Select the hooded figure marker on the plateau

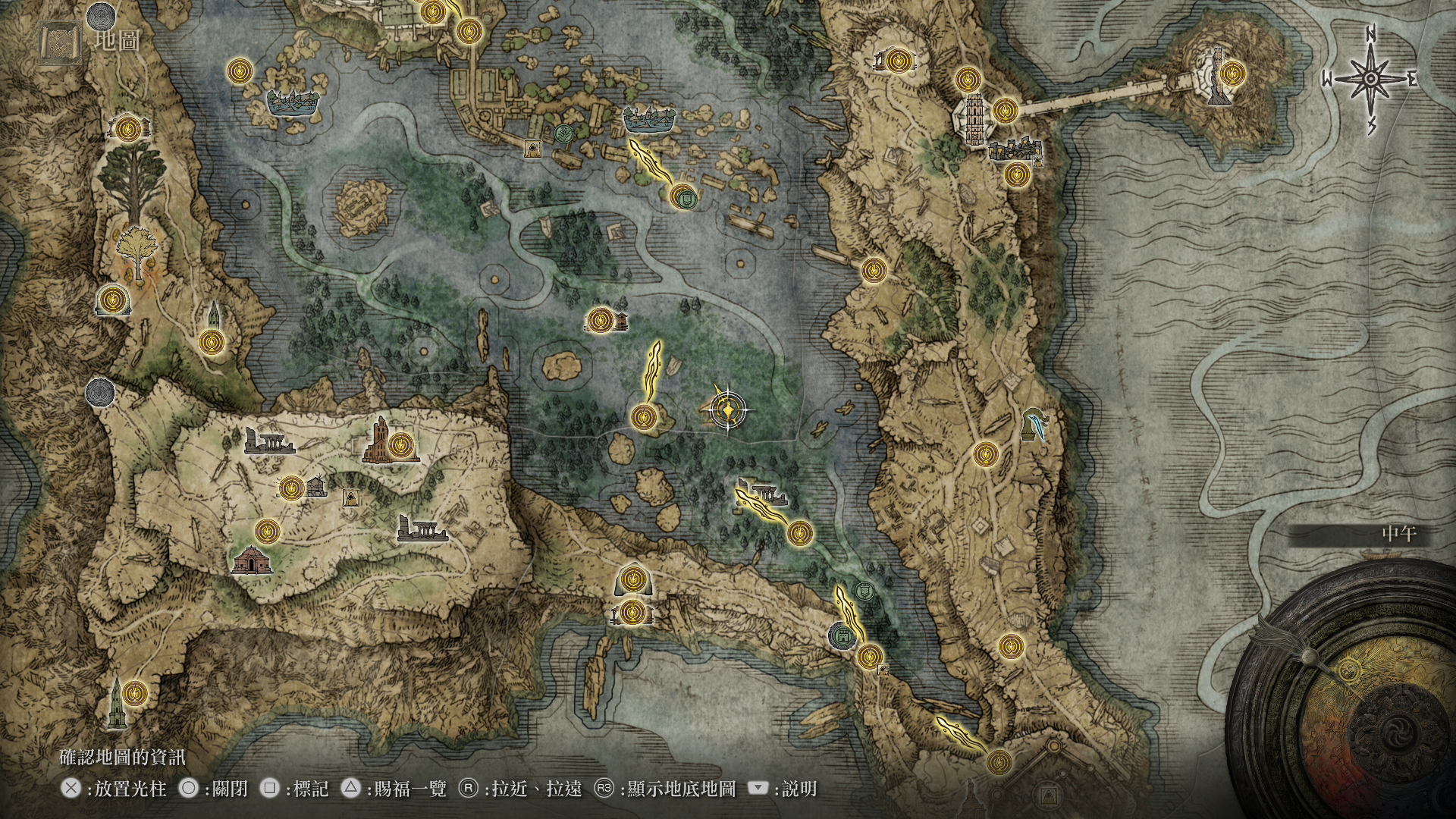[350, 497]
